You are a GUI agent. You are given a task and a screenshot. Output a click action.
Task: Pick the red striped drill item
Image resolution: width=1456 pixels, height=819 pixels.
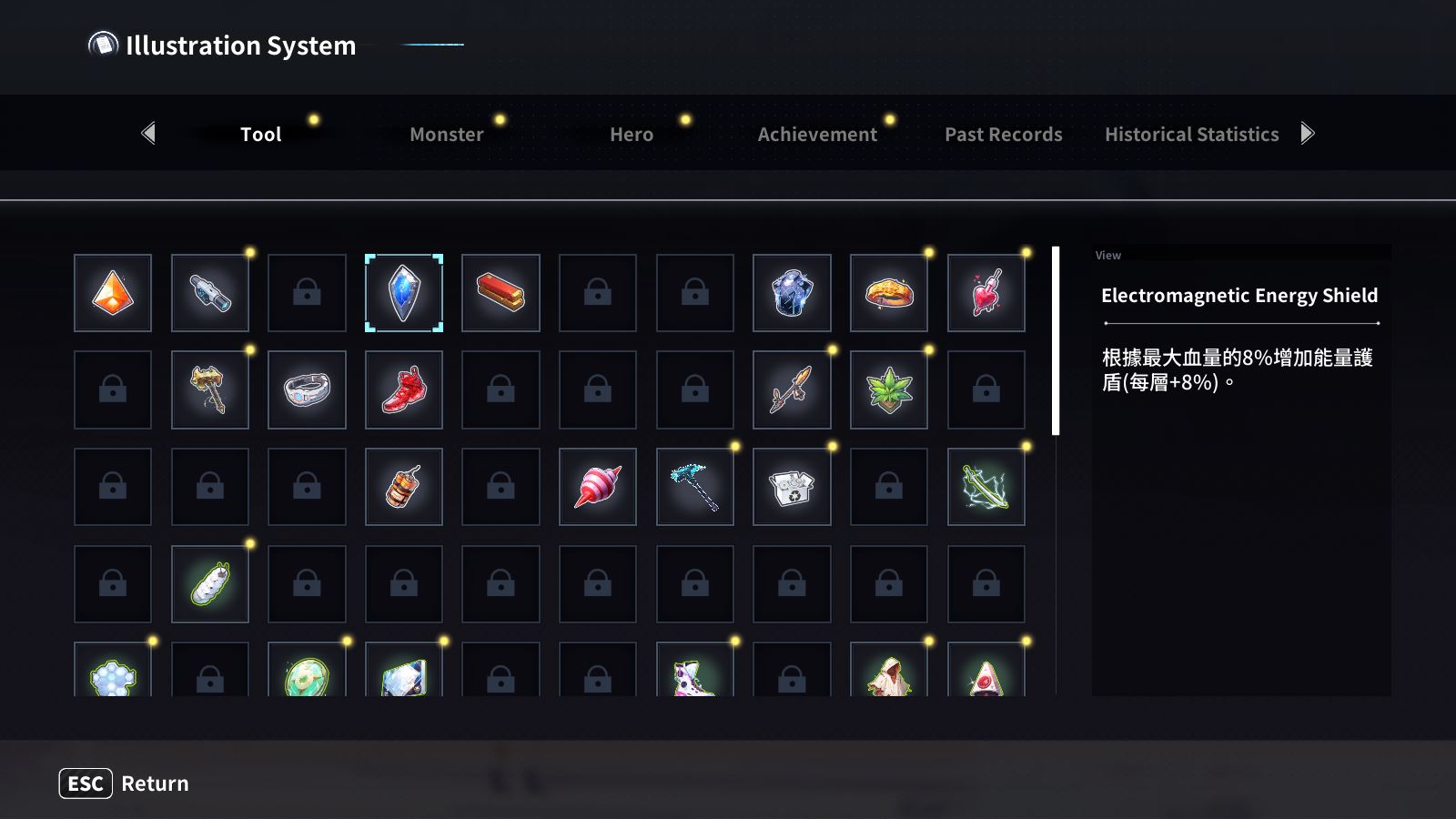pos(598,487)
